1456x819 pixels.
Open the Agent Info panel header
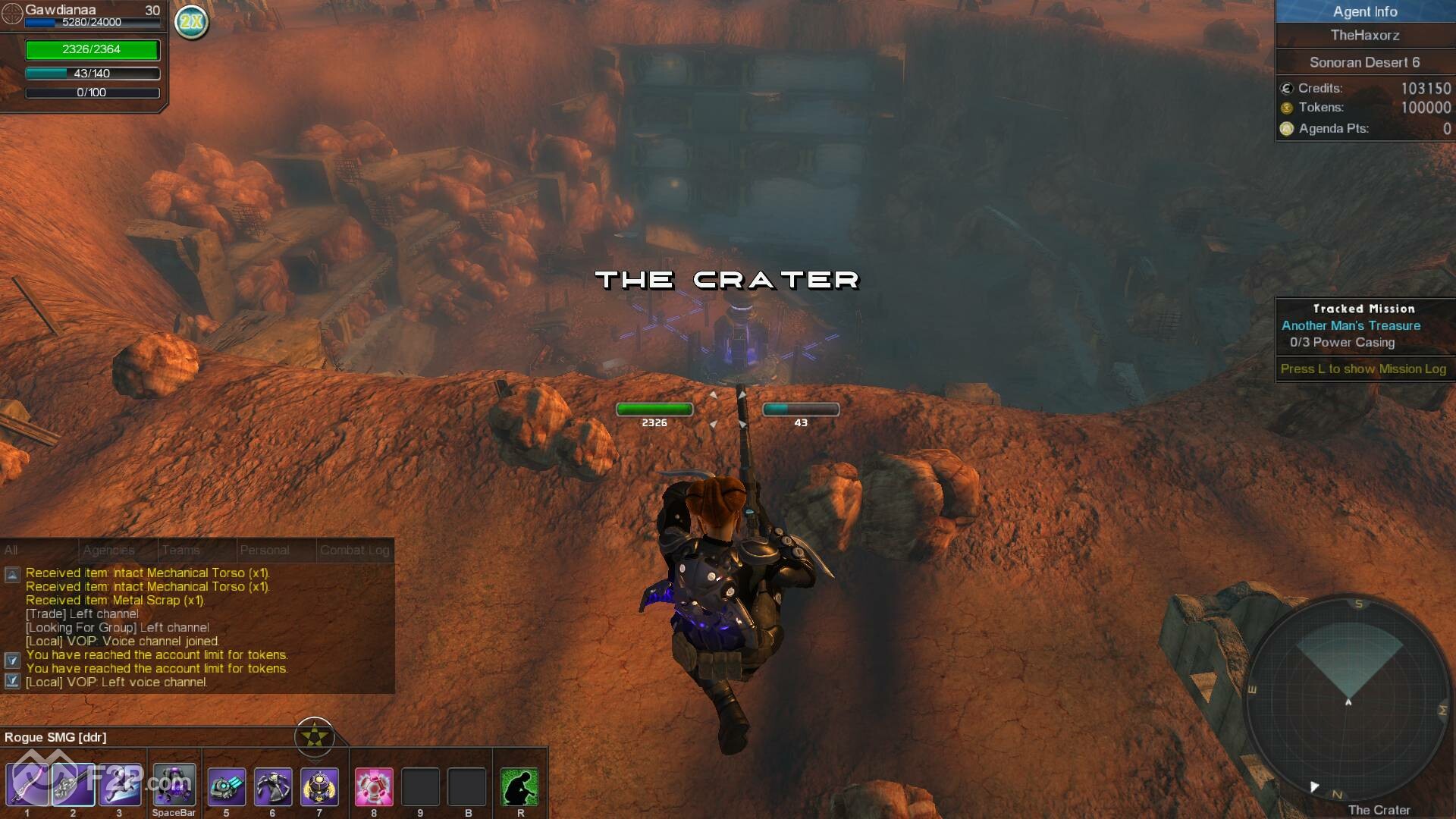(1364, 11)
